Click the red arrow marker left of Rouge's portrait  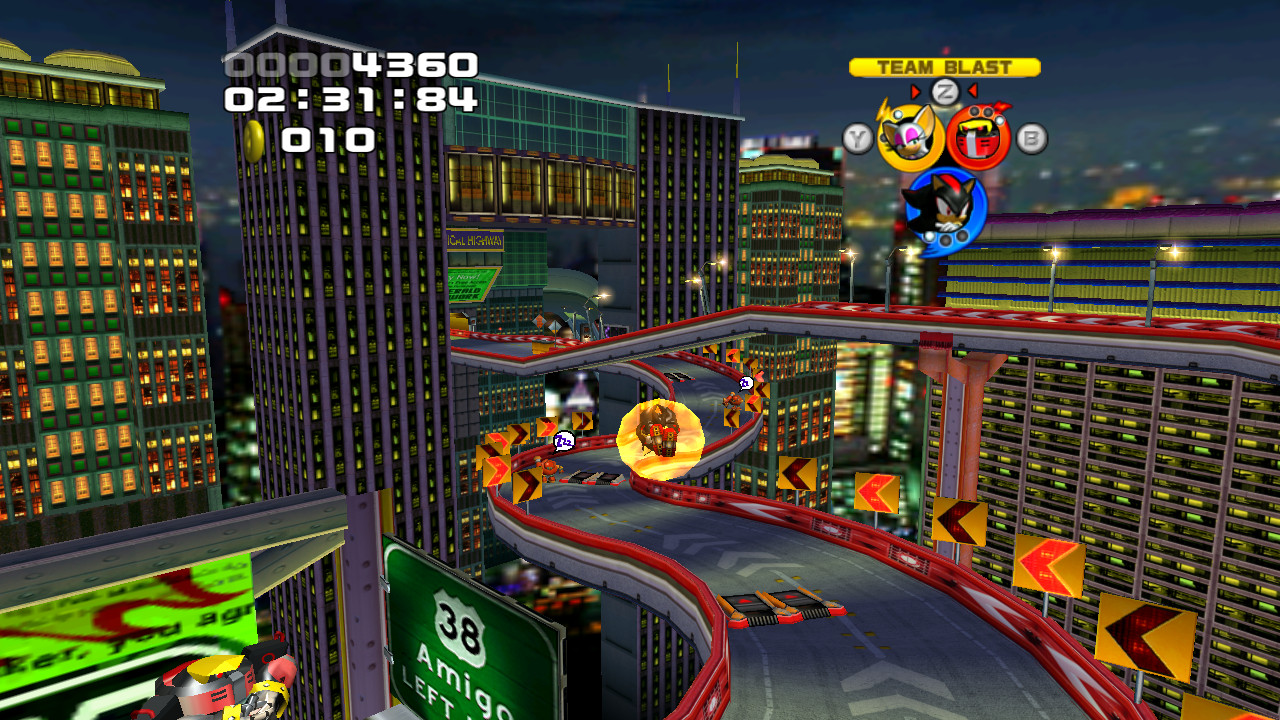tap(916, 93)
